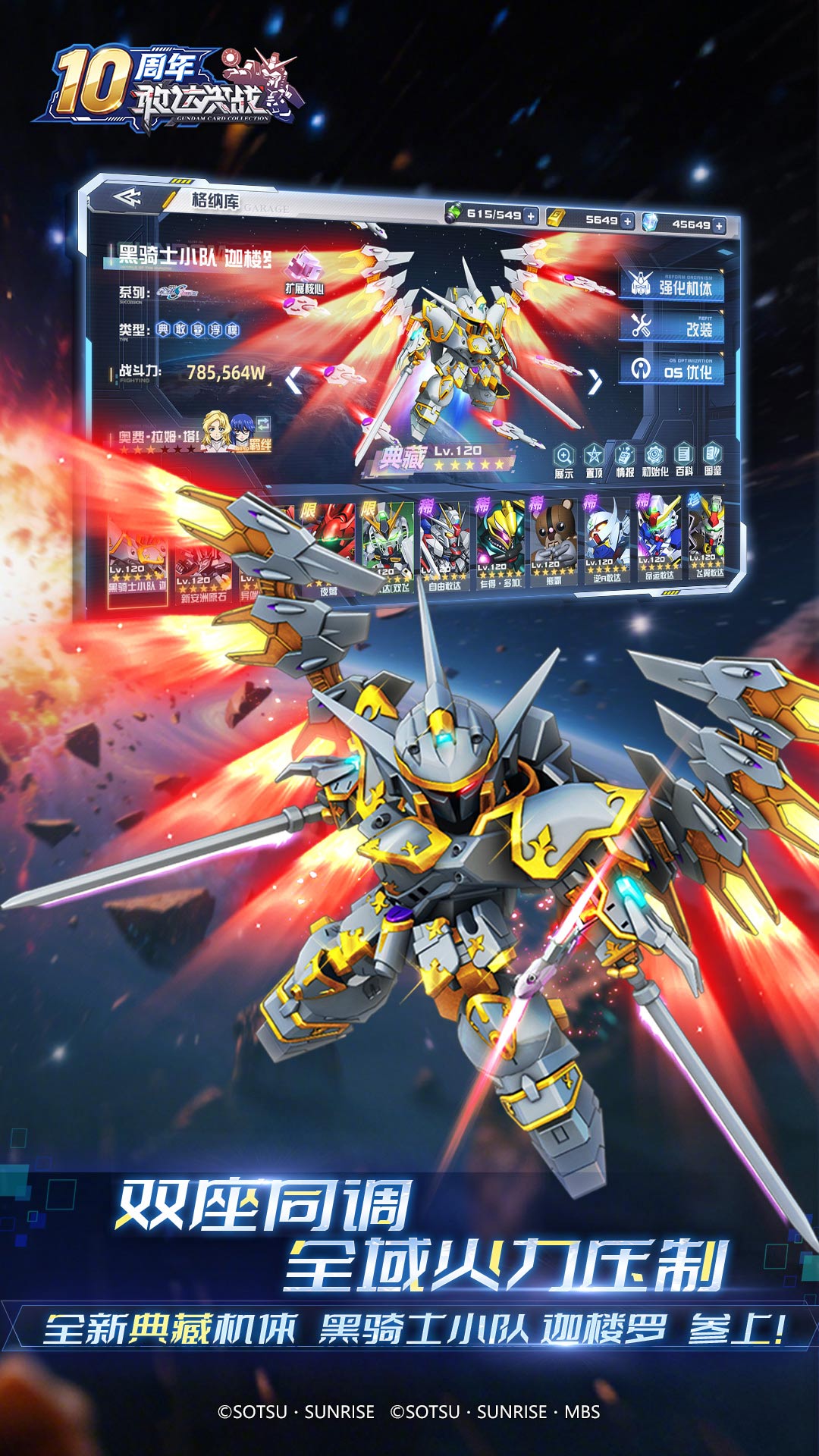
Task: Open the 展示 (Display) magnifier icon
Action: (563, 461)
